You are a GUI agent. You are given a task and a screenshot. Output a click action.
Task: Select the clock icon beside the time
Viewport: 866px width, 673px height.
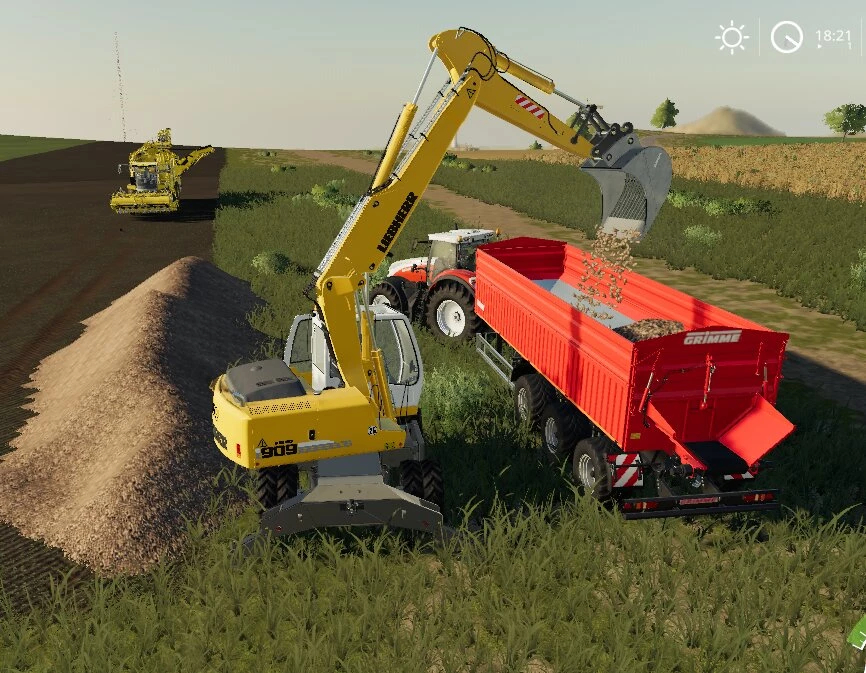(786, 38)
